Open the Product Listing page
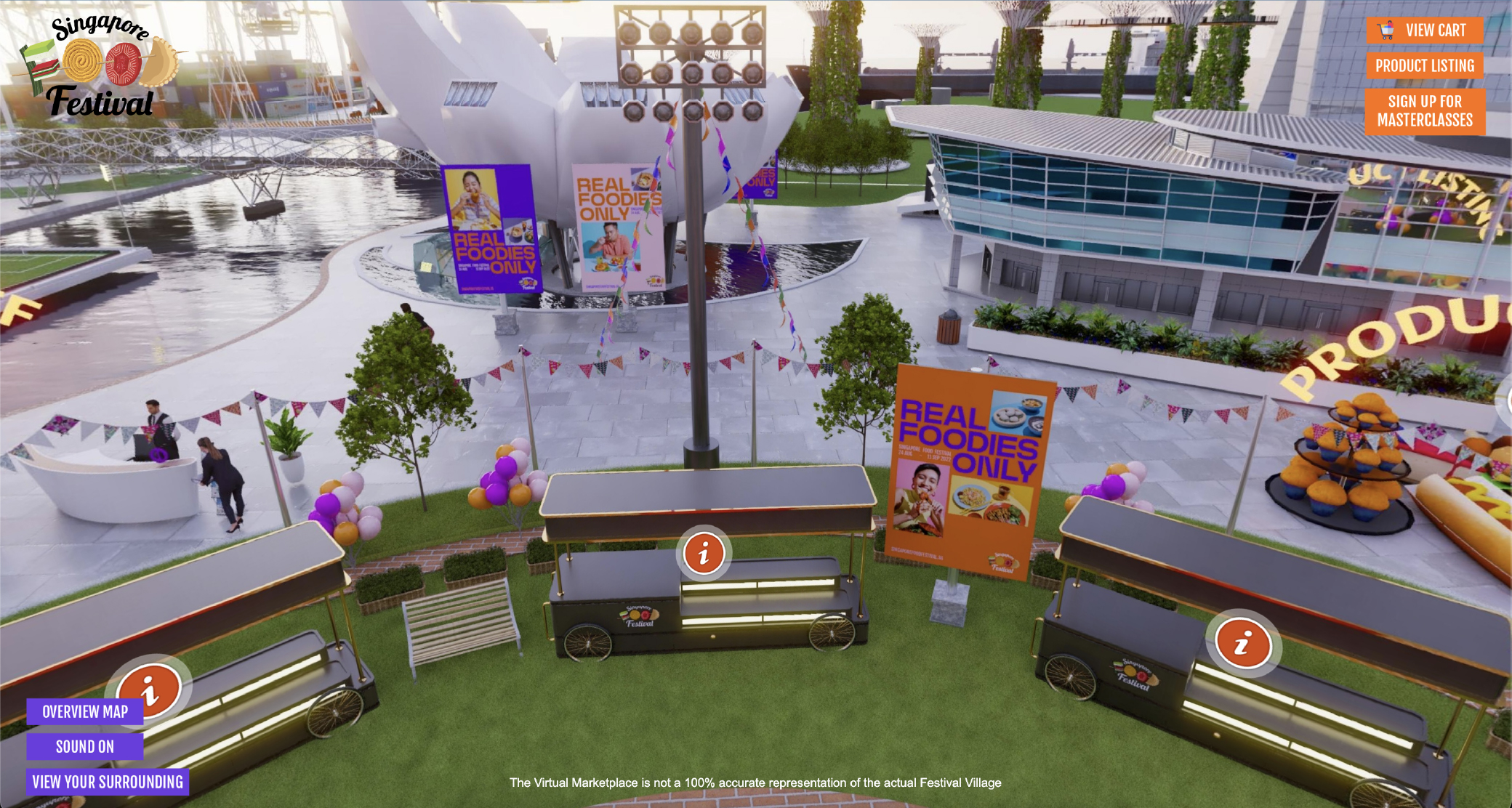Viewport: 1512px width, 808px height. 1424,66
